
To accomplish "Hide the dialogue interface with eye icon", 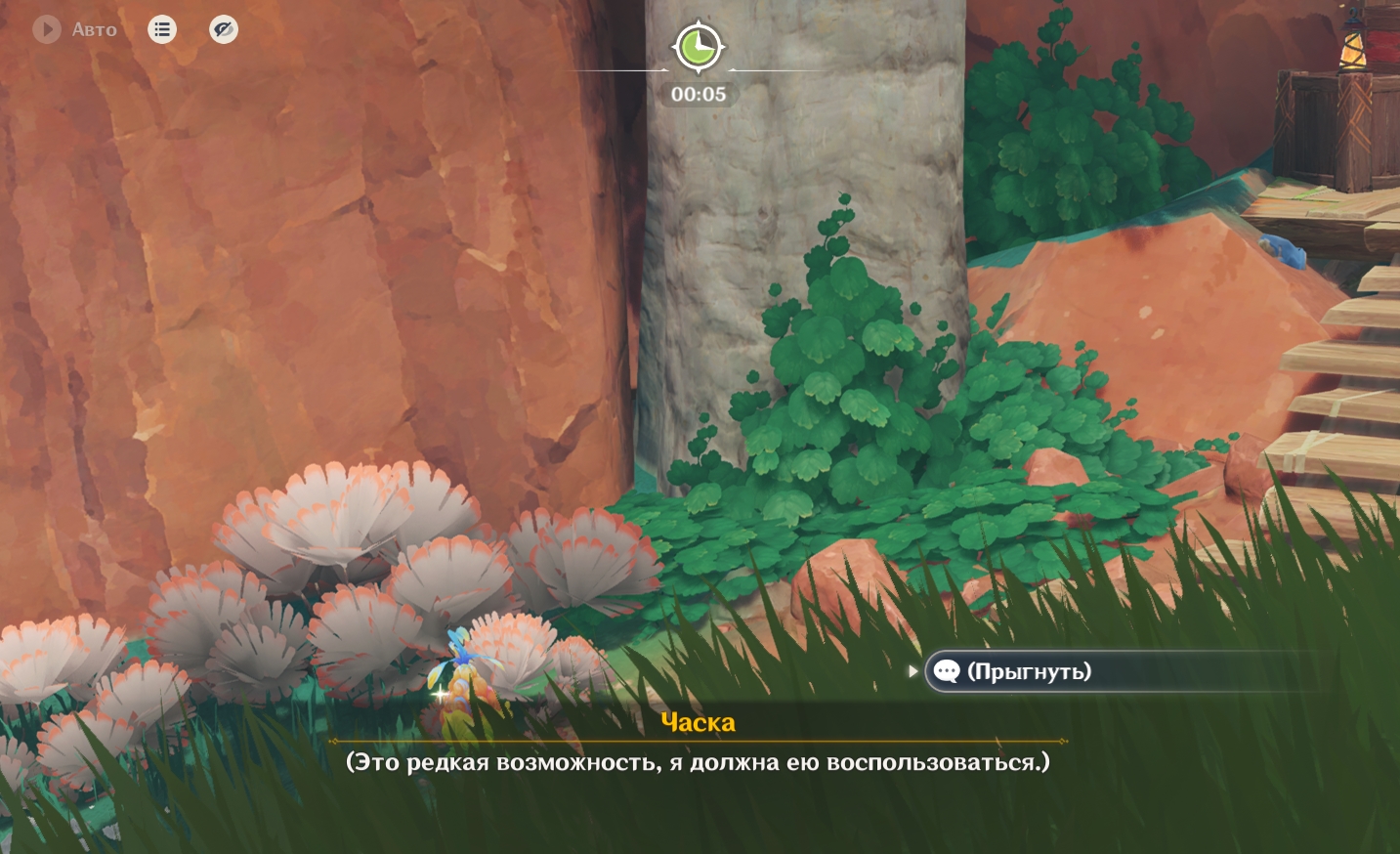I will click(224, 29).
